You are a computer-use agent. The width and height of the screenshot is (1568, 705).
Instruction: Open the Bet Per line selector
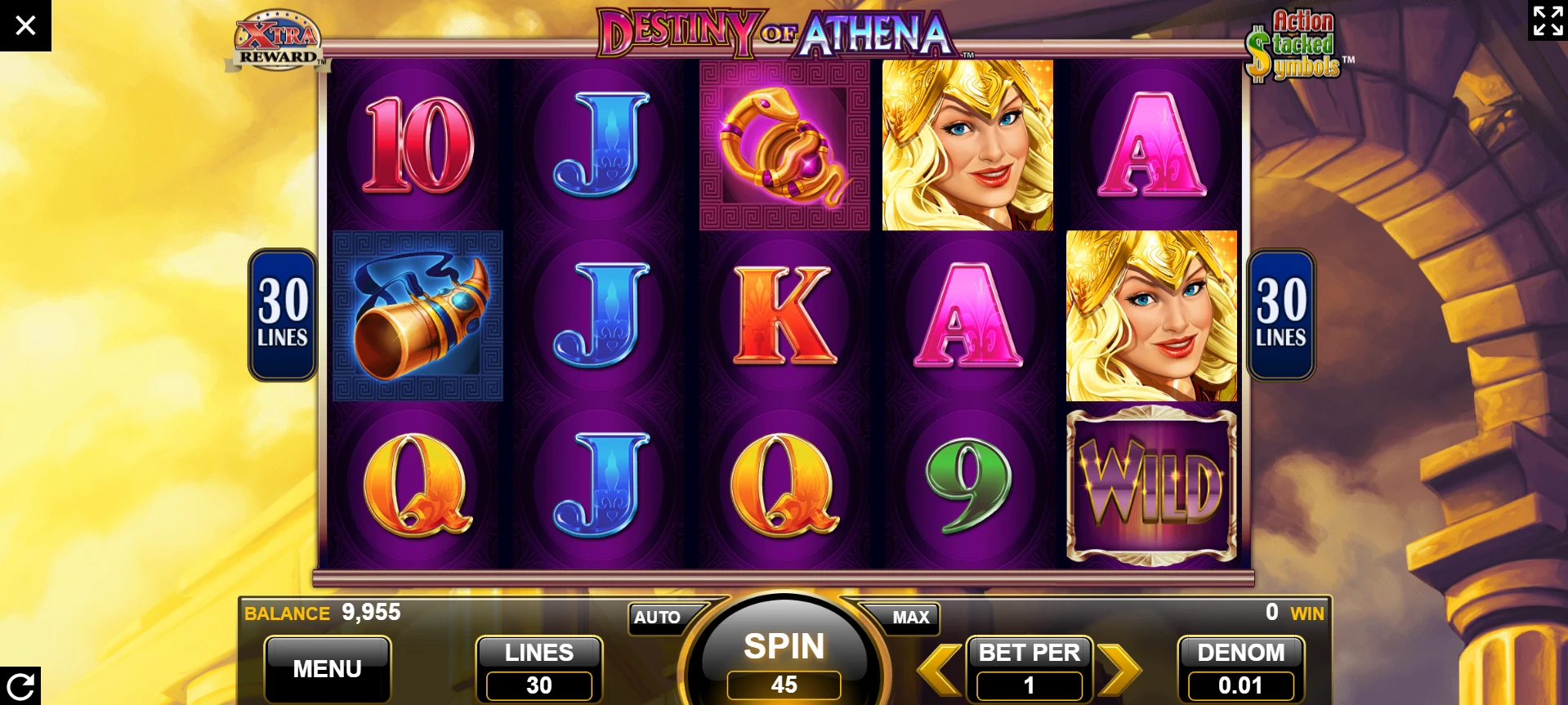pos(1029,668)
